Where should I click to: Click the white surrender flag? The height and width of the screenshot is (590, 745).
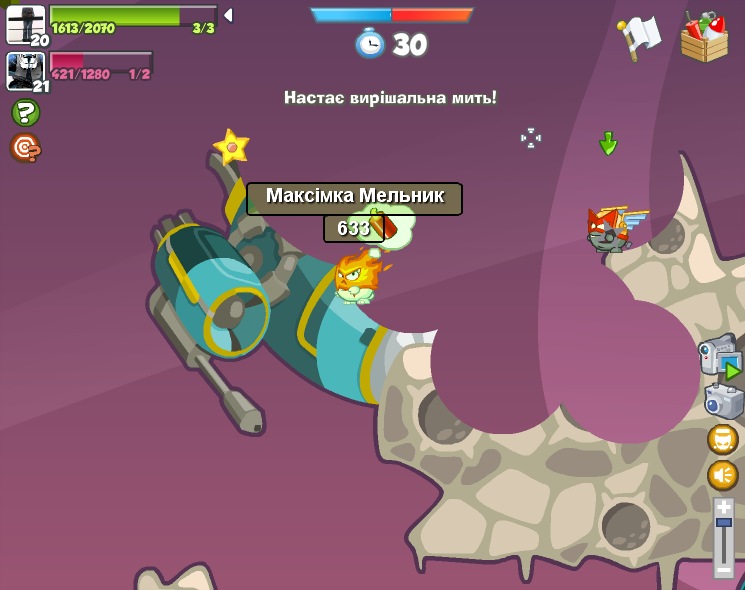pyautogui.click(x=640, y=37)
